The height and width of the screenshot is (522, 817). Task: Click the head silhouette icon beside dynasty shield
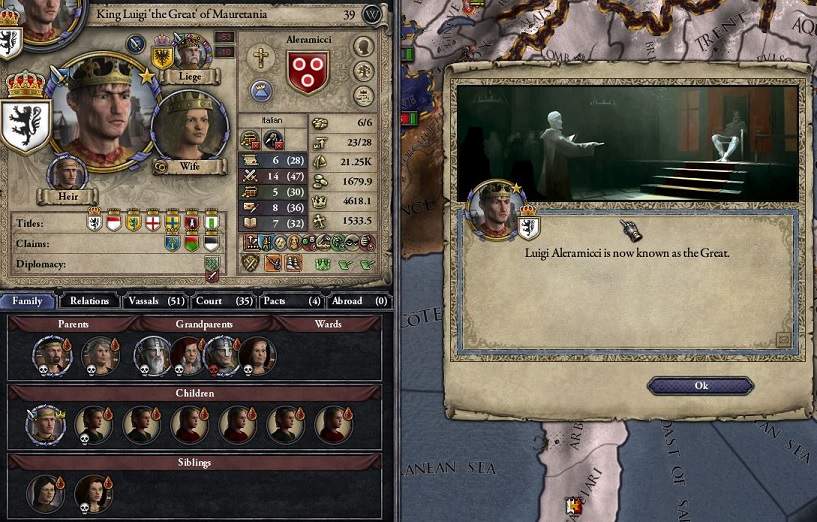(364, 46)
